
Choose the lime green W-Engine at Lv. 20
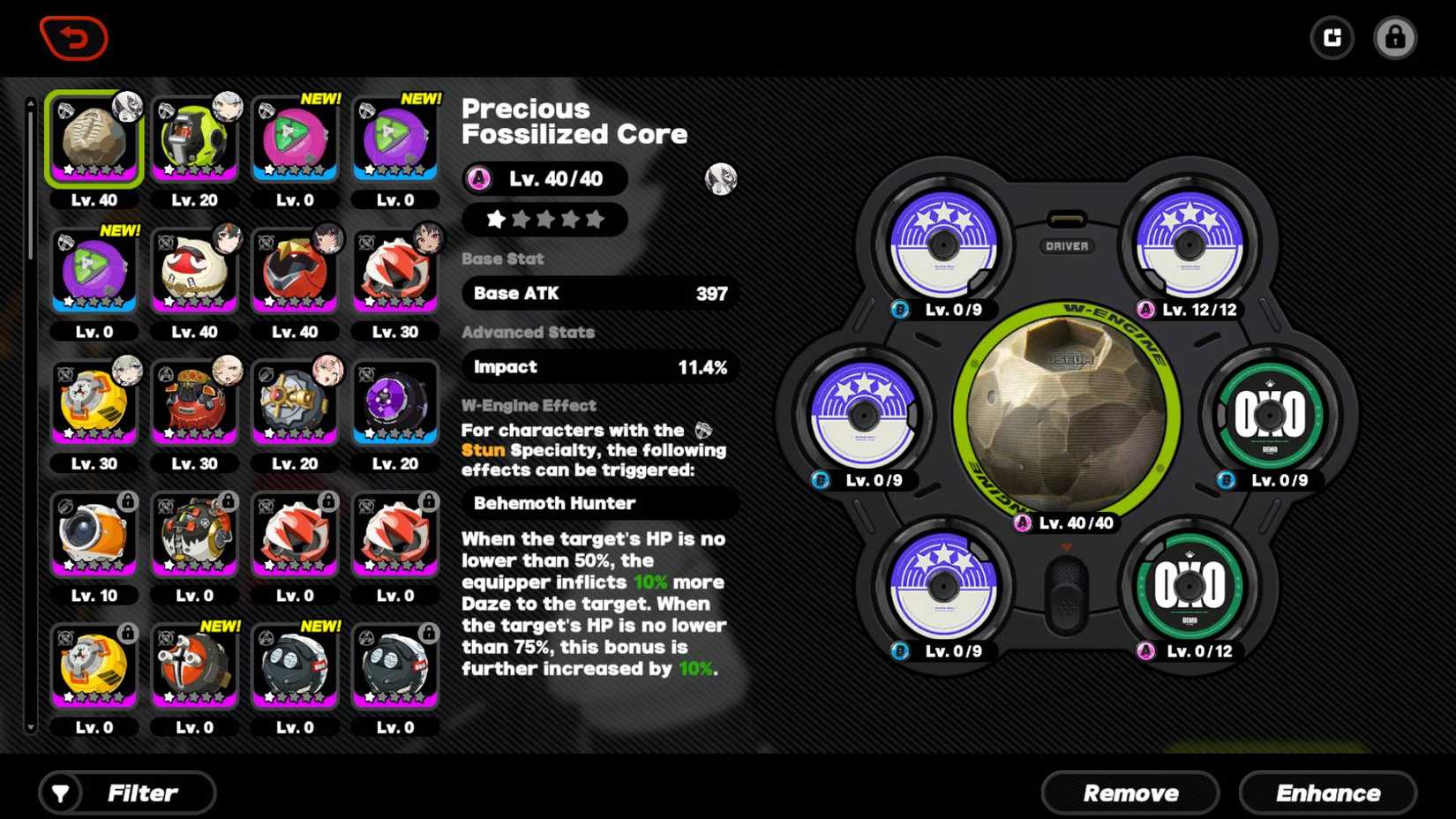[x=194, y=139]
